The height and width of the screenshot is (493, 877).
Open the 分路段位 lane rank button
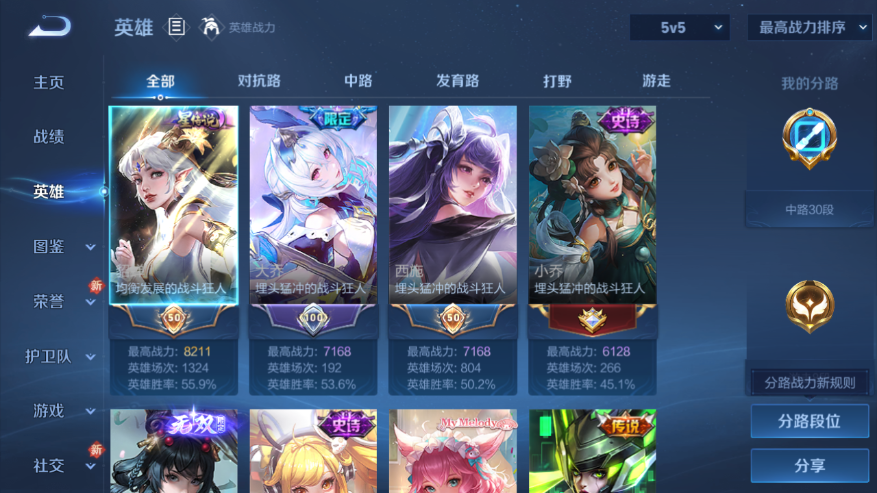click(809, 422)
